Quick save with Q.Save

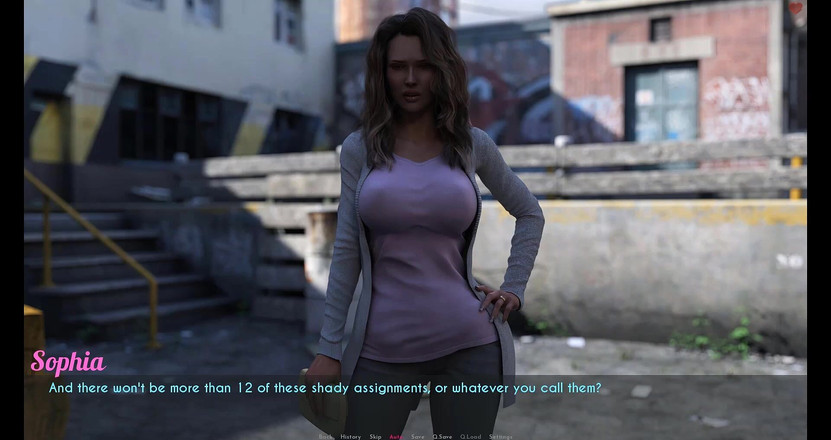pyautogui.click(x=442, y=436)
